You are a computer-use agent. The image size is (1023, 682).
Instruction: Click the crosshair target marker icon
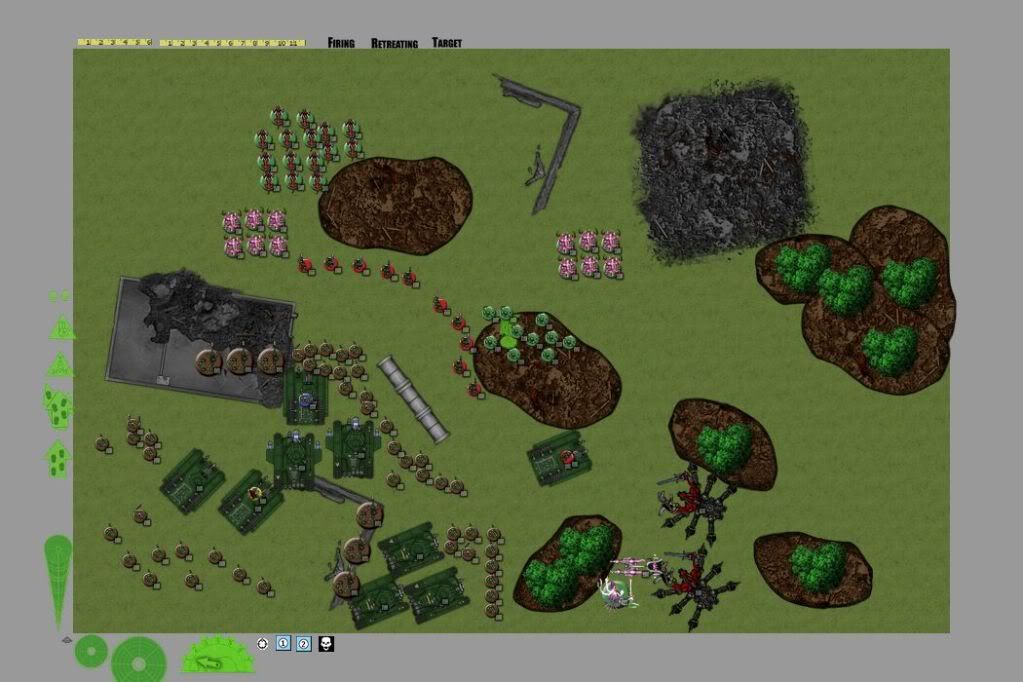(263, 644)
